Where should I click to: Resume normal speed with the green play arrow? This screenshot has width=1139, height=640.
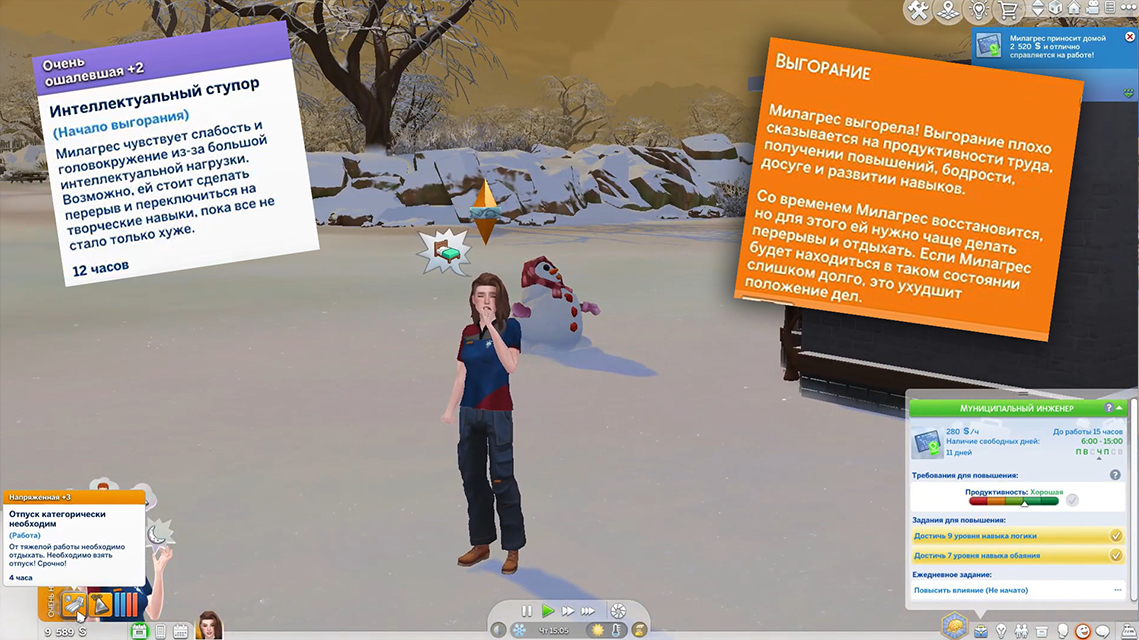[x=548, y=611]
